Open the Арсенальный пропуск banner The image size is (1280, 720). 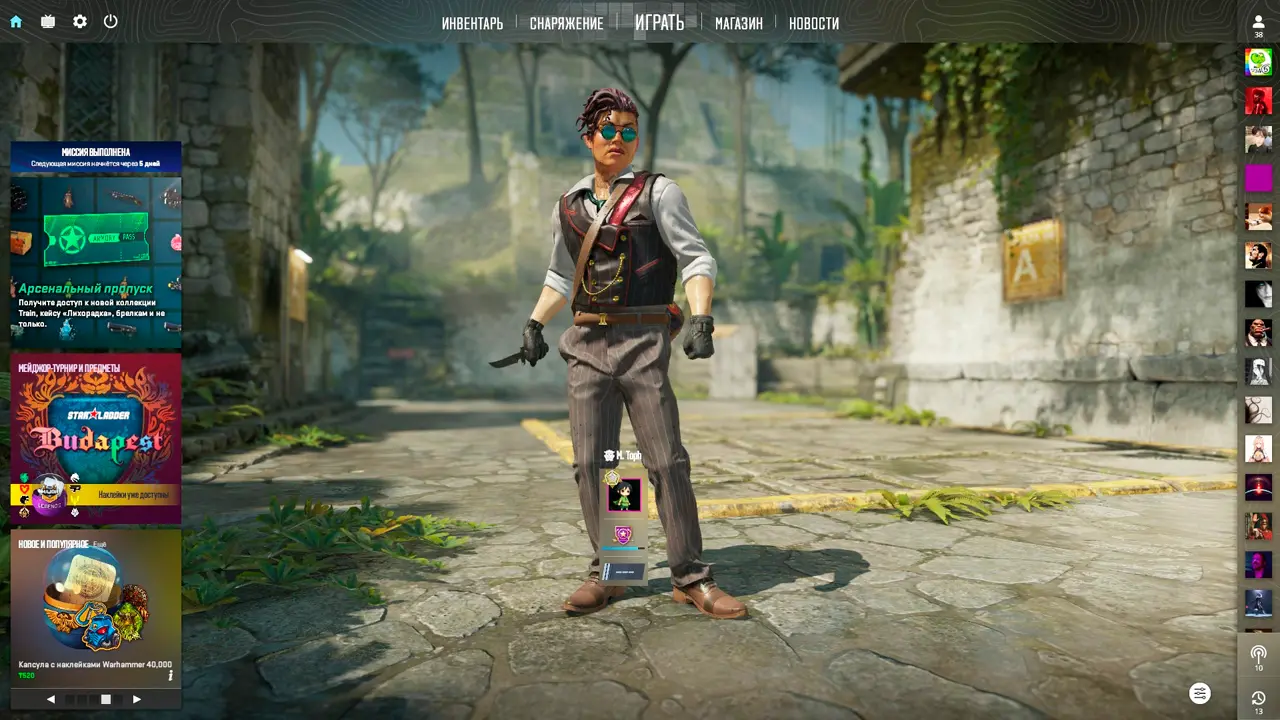96,260
